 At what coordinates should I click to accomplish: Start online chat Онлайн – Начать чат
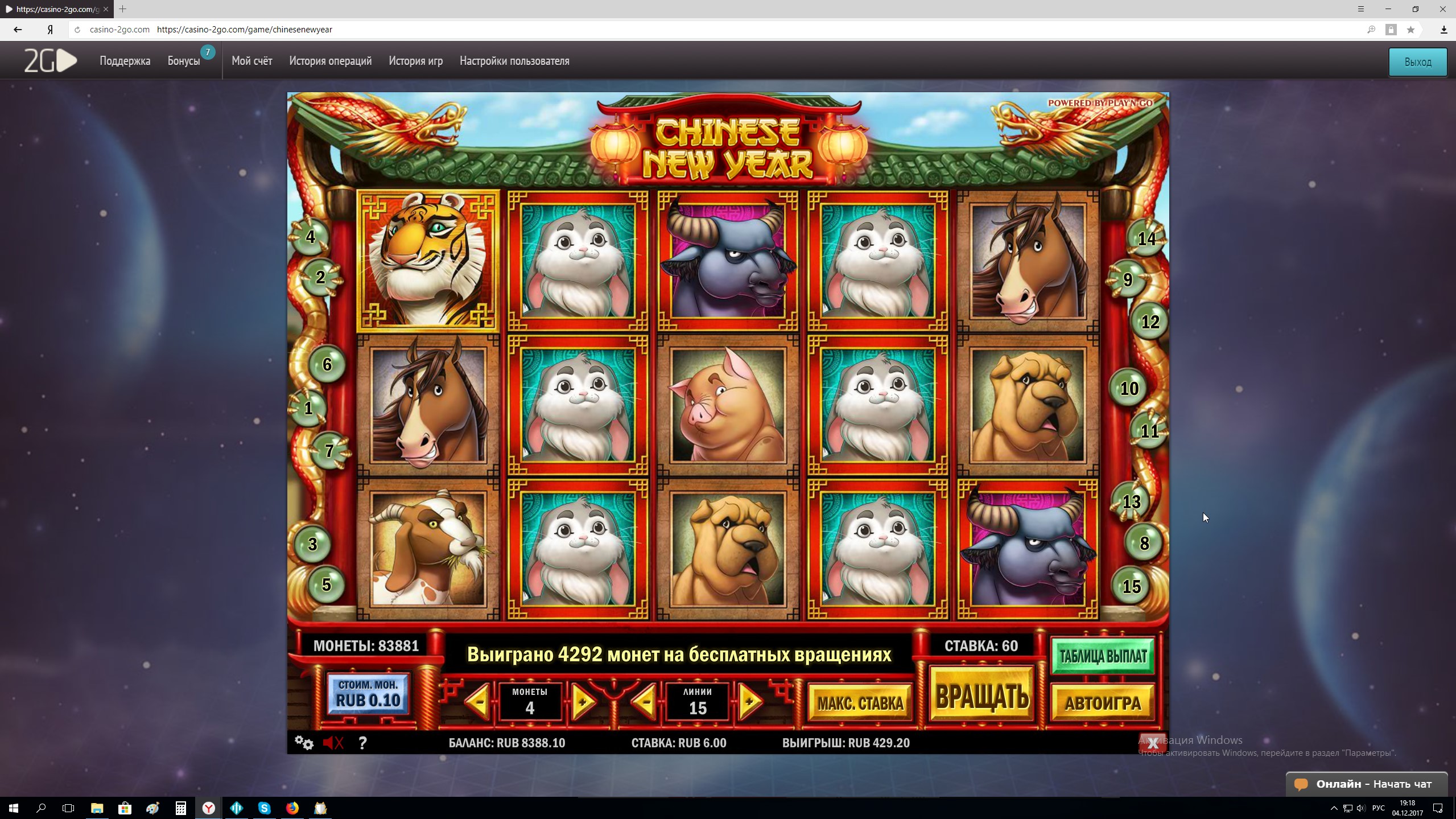(x=1367, y=784)
